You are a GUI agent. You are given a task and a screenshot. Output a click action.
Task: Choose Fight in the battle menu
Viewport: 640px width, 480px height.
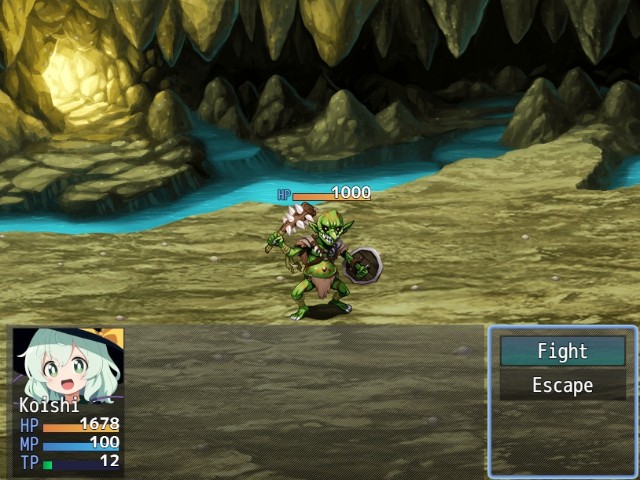pyautogui.click(x=562, y=351)
